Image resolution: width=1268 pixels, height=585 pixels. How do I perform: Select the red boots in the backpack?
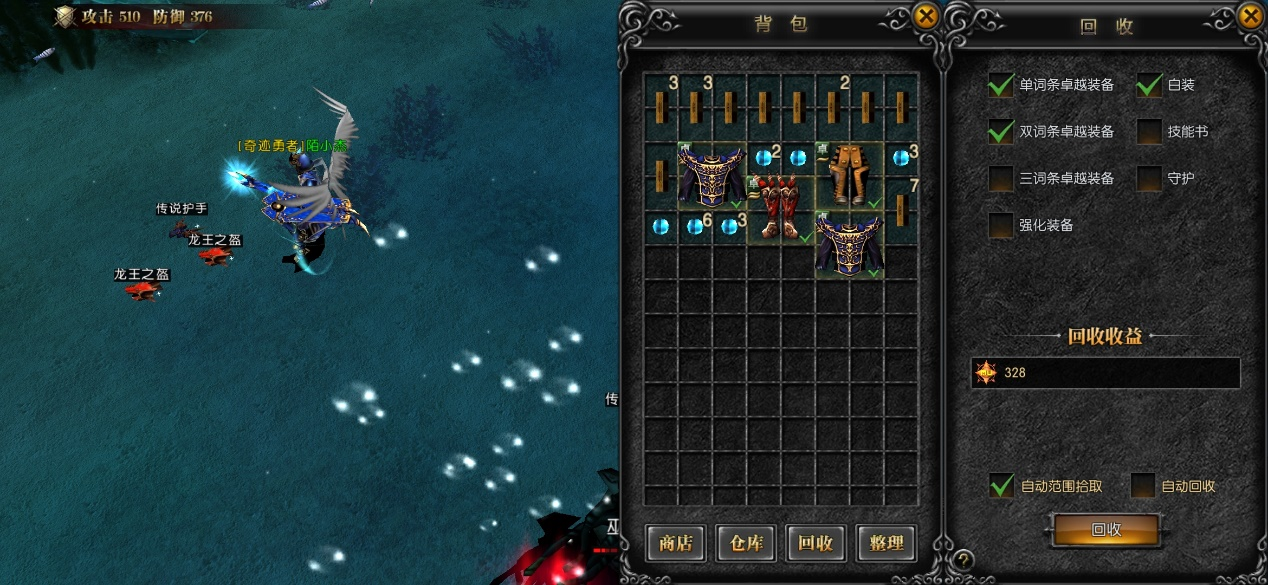pos(781,208)
